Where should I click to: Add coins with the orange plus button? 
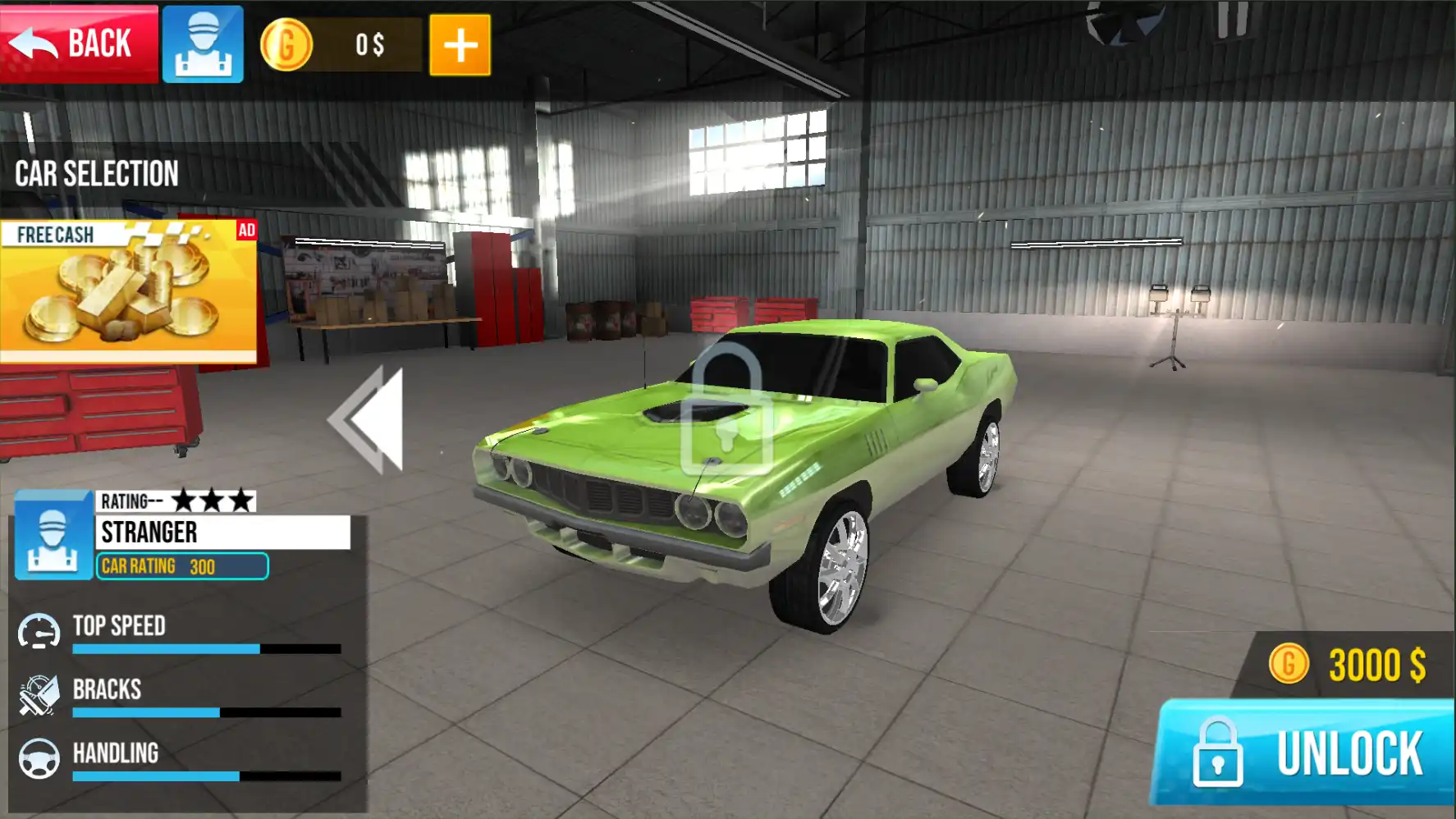tap(460, 45)
